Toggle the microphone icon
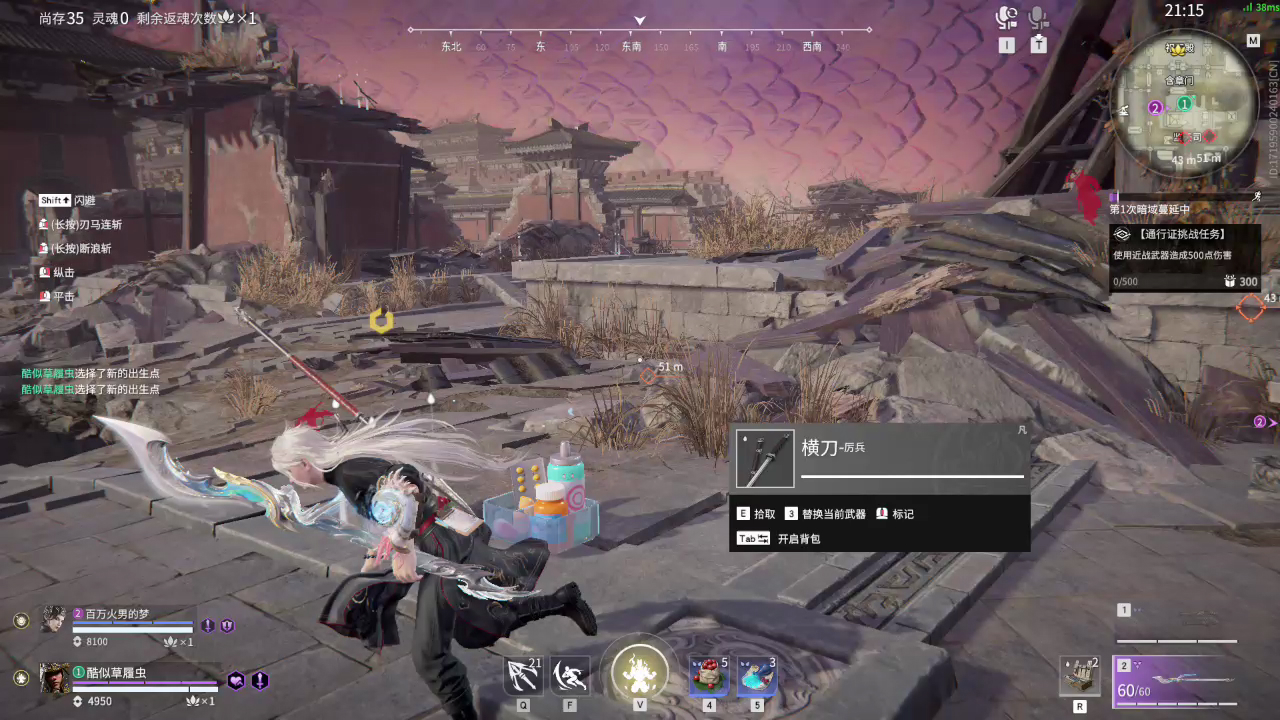Image resolution: width=1280 pixels, height=720 pixels. [1039, 18]
